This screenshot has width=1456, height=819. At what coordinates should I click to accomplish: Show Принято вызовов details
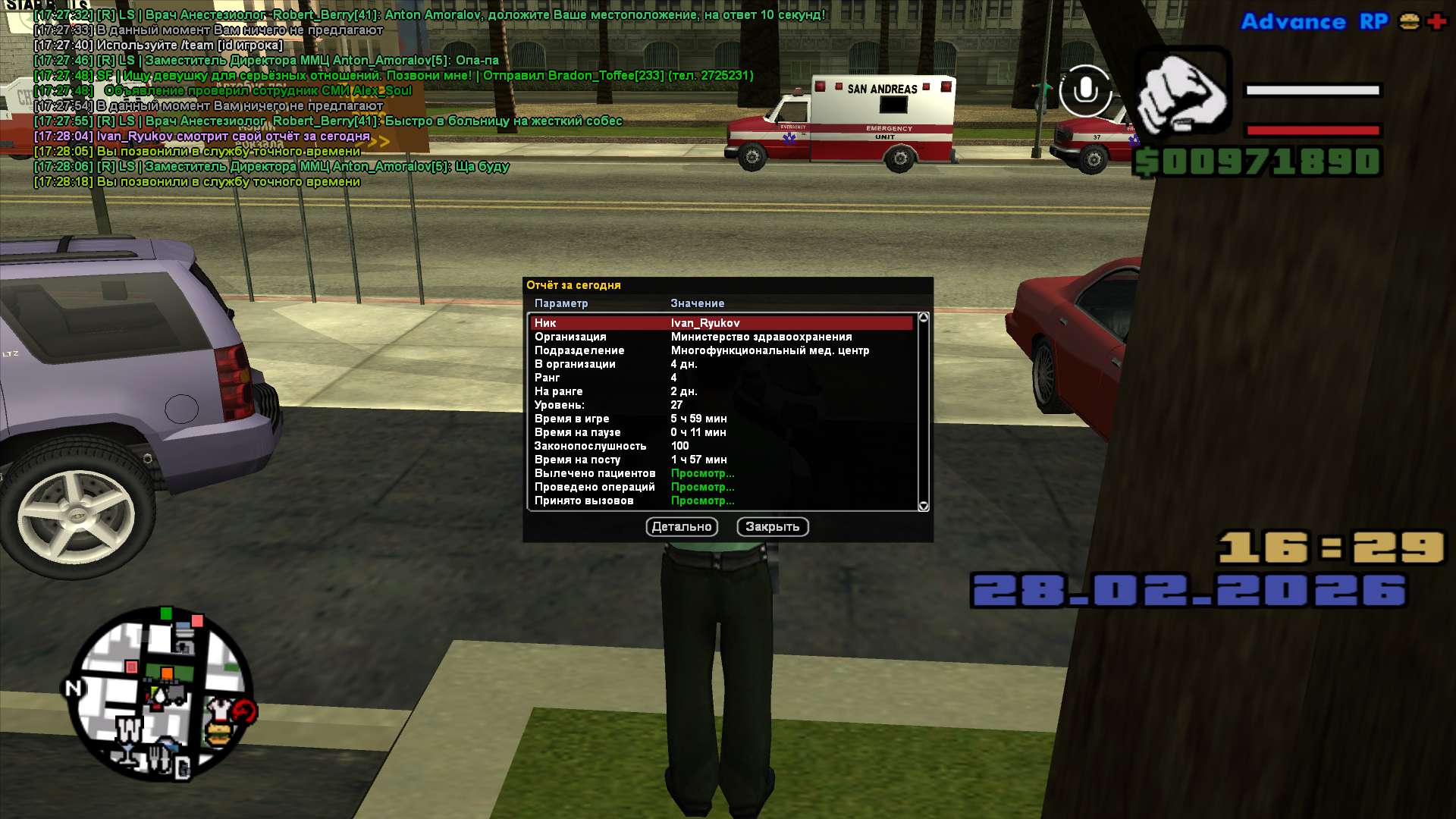(702, 500)
